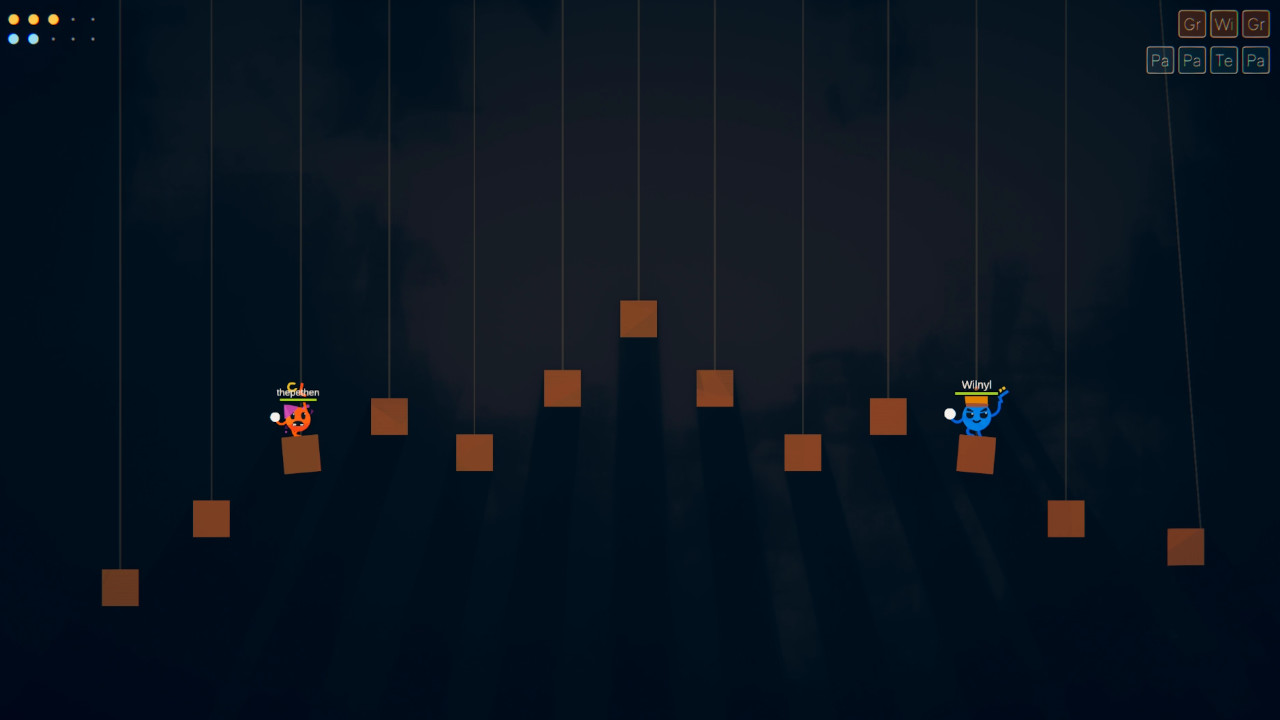The height and width of the screenshot is (720, 1280).
Task: Click the second Pa card icon
Action: (x=1191, y=59)
